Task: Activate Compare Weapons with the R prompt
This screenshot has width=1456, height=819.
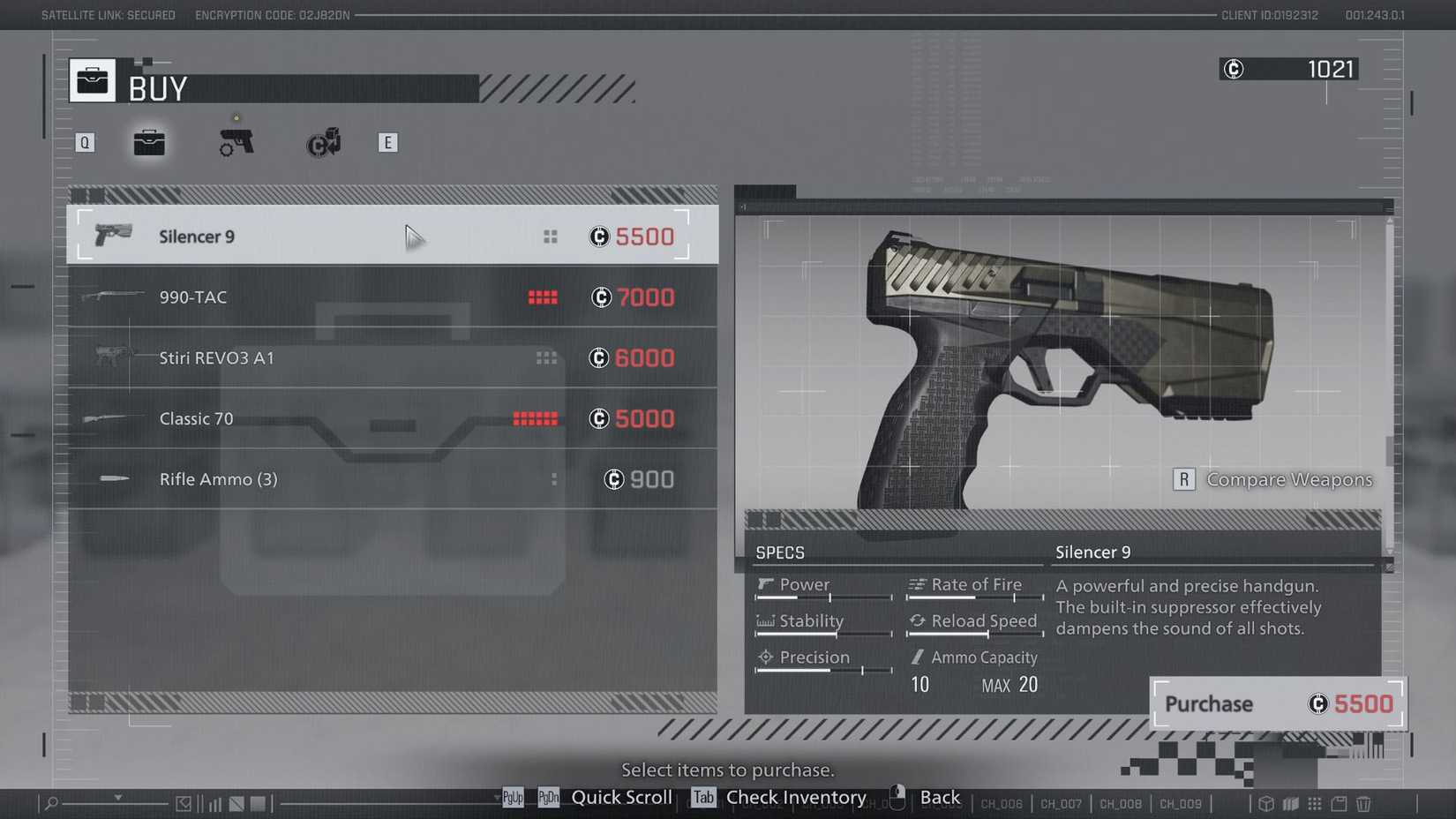Action: point(1183,479)
